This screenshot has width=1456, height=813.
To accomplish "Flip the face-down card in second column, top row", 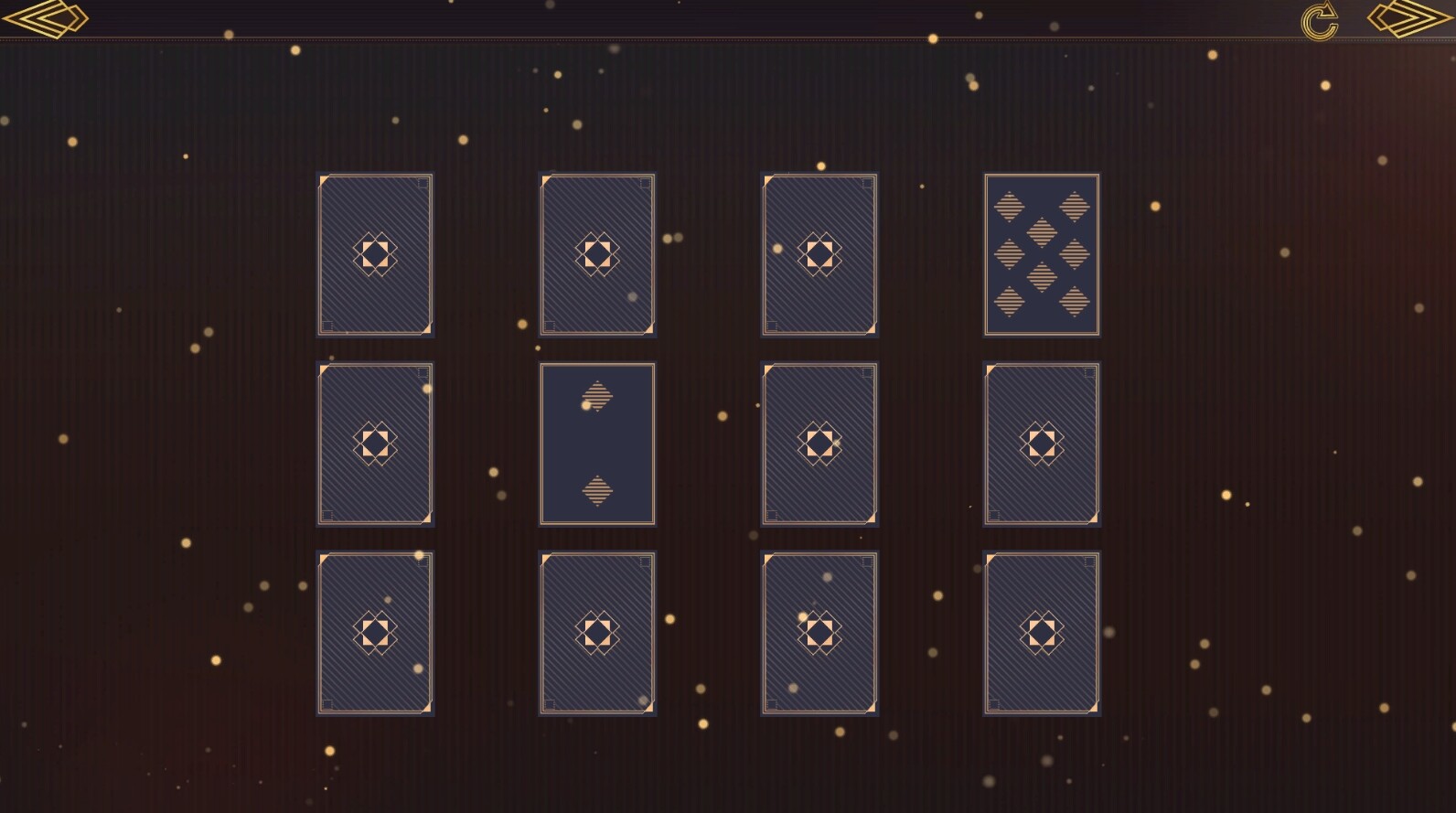I will click(x=598, y=254).
